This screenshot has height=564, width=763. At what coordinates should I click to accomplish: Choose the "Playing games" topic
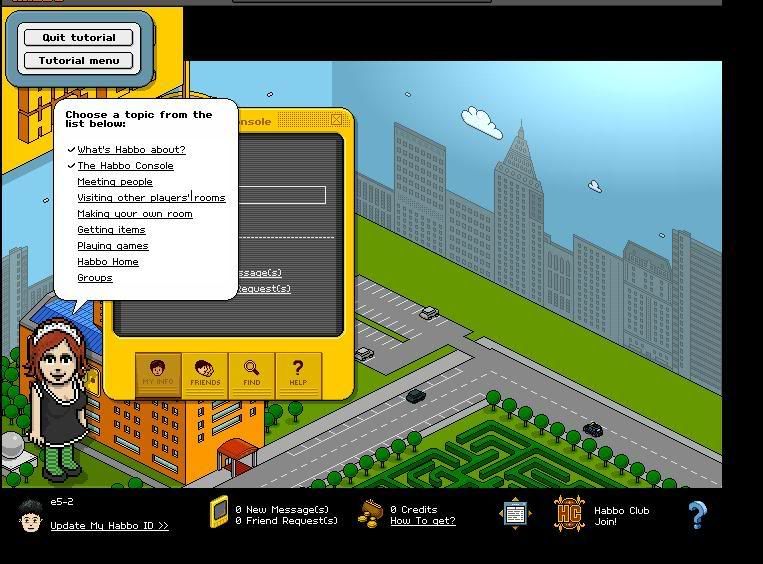tap(113, 246)
